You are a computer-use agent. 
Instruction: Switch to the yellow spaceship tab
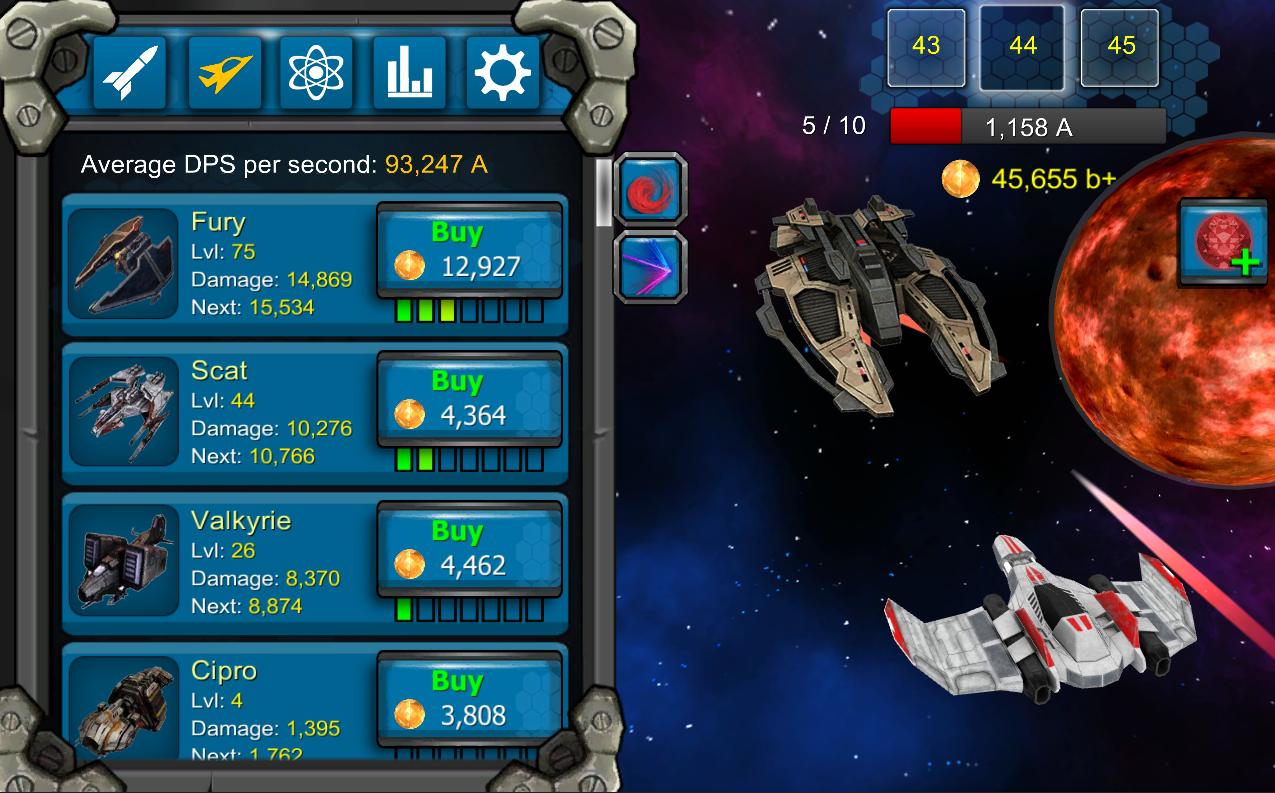pyautogui.click(x=224, y=73)
